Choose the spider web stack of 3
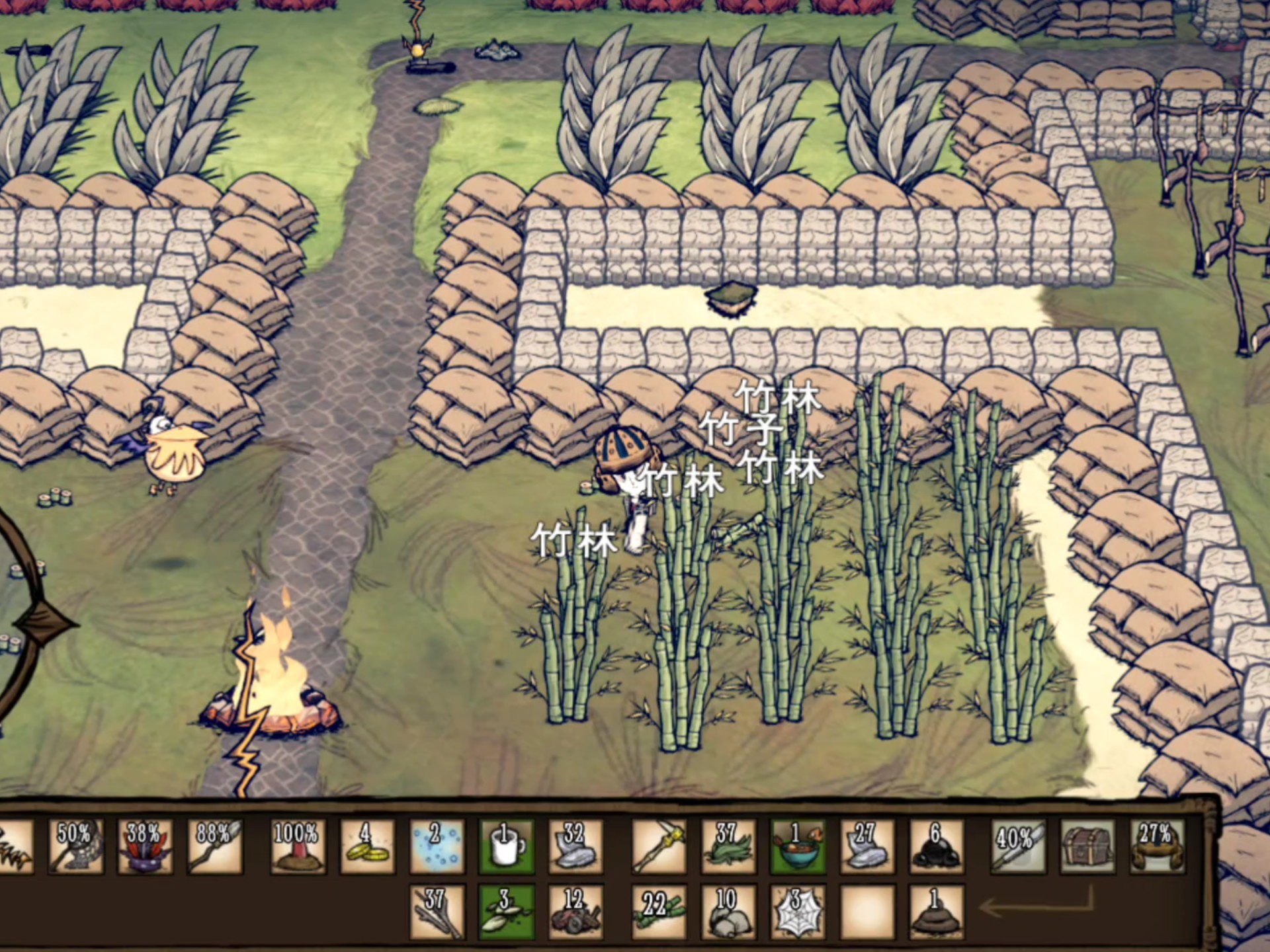The width and height of the screenshot is (1270, 952). (x=798, y=912)
